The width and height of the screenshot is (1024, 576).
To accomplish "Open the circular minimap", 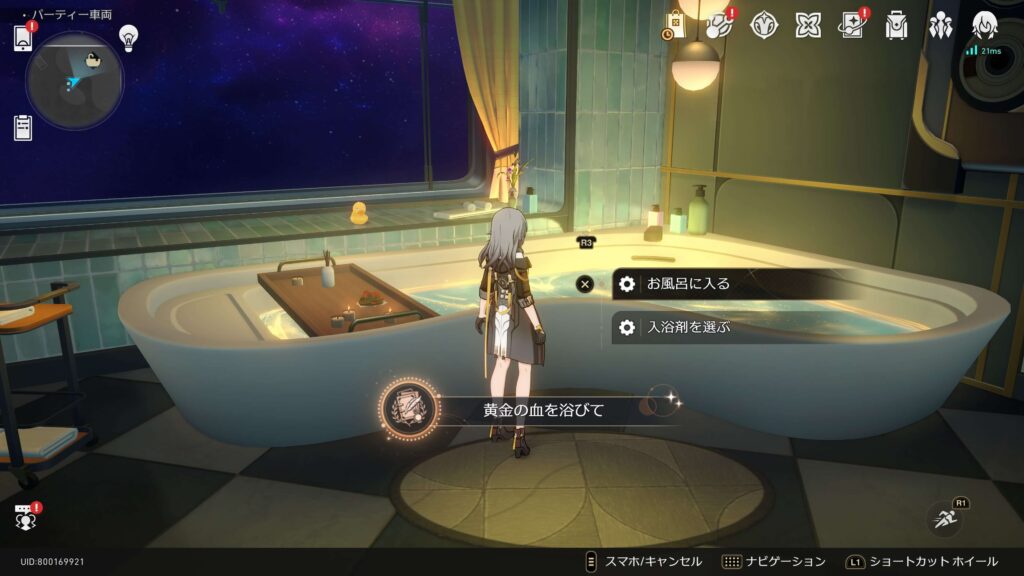I will pyautogui.click(x=74, y=80).
